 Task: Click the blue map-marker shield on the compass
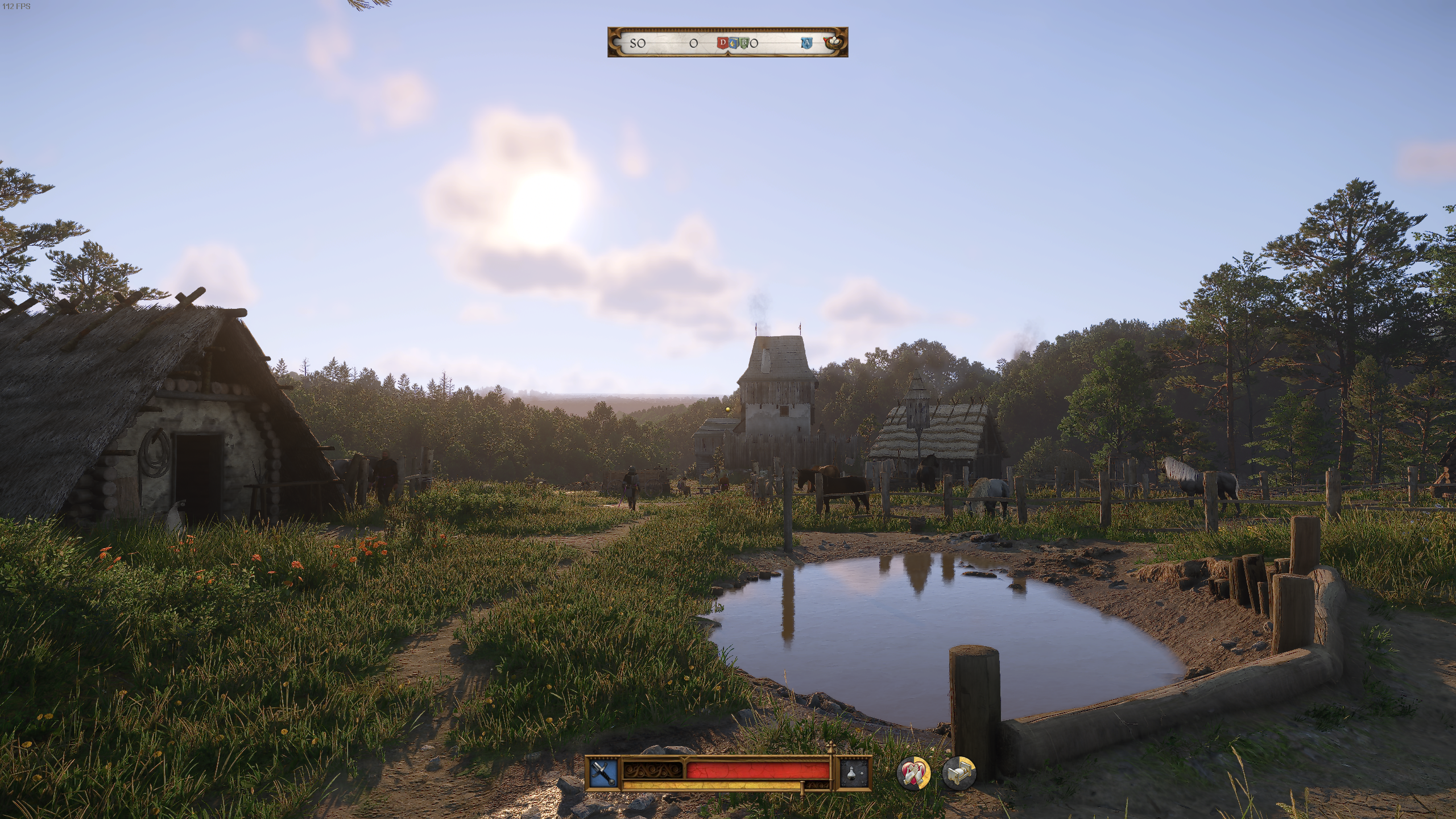point(733,43)
